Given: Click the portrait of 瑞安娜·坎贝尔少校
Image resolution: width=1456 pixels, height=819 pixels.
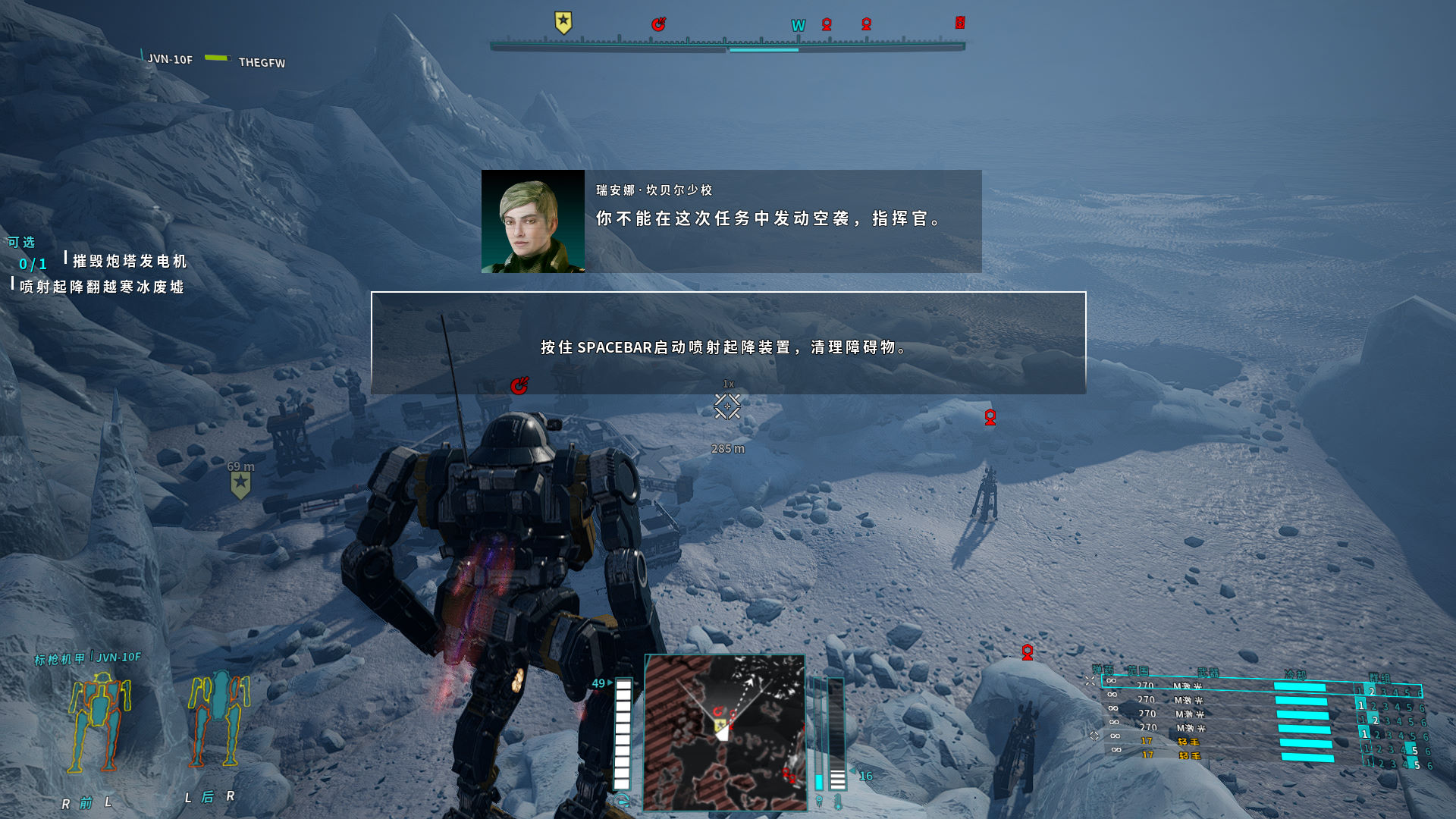Looking at the screenshot, I should (532, 221).
